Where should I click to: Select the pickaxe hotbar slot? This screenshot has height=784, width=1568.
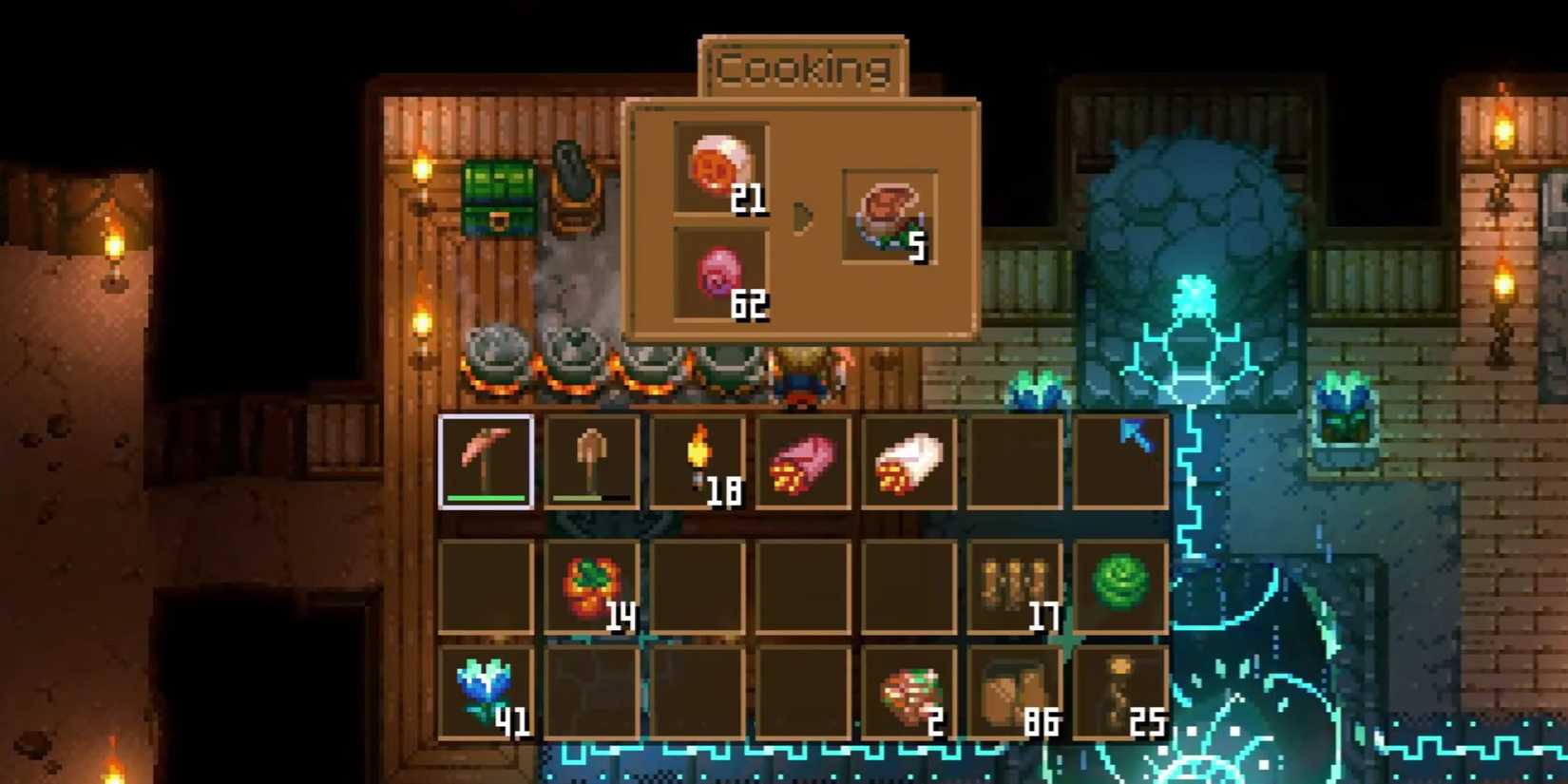pyautogui.click(x=486, y=461)
